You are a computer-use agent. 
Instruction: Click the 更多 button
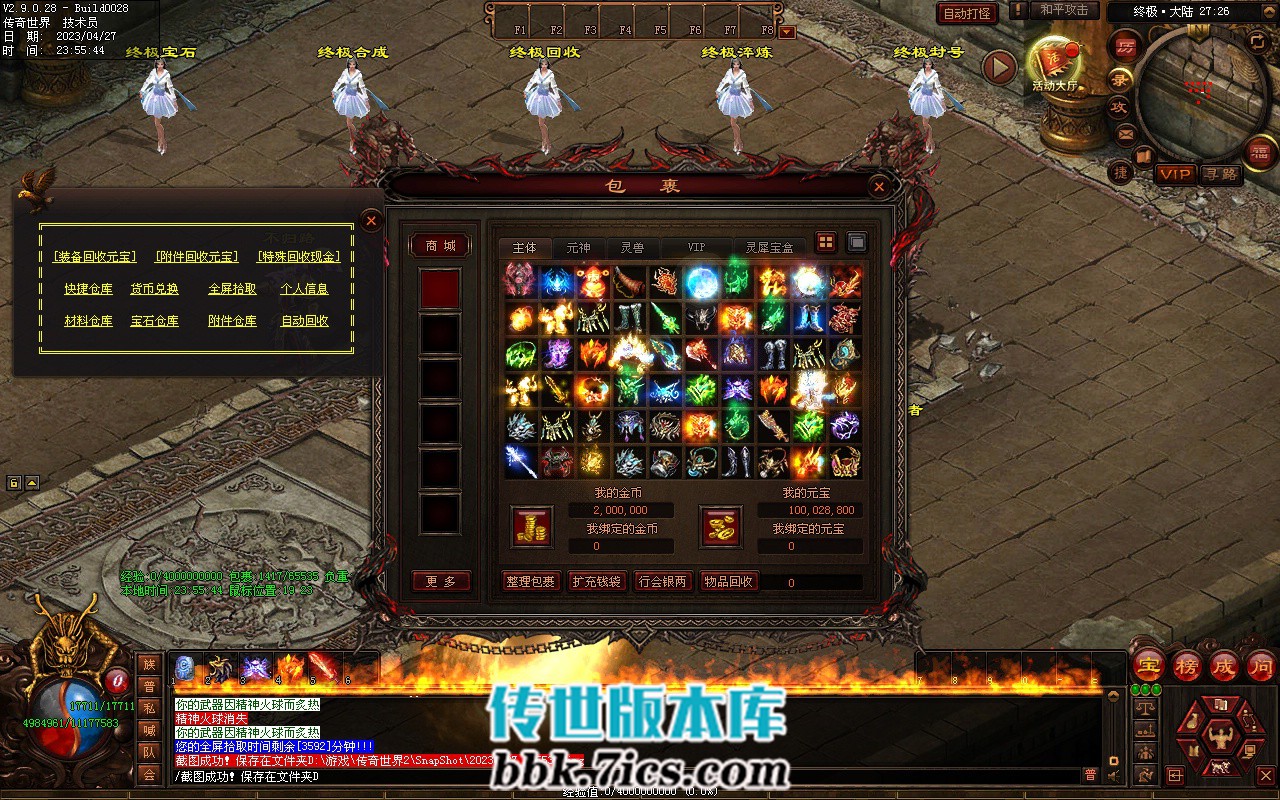[441, 582]
